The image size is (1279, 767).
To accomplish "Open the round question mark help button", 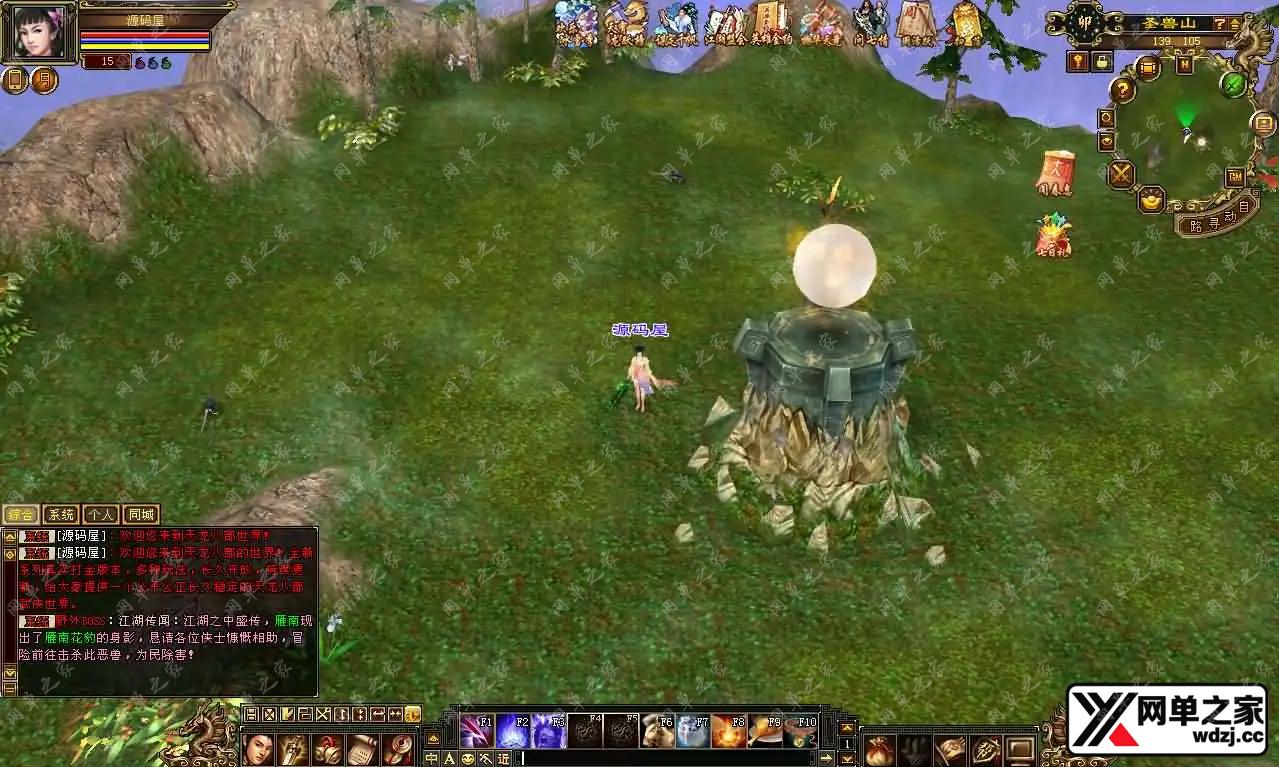I will [x=1123, y=91].
